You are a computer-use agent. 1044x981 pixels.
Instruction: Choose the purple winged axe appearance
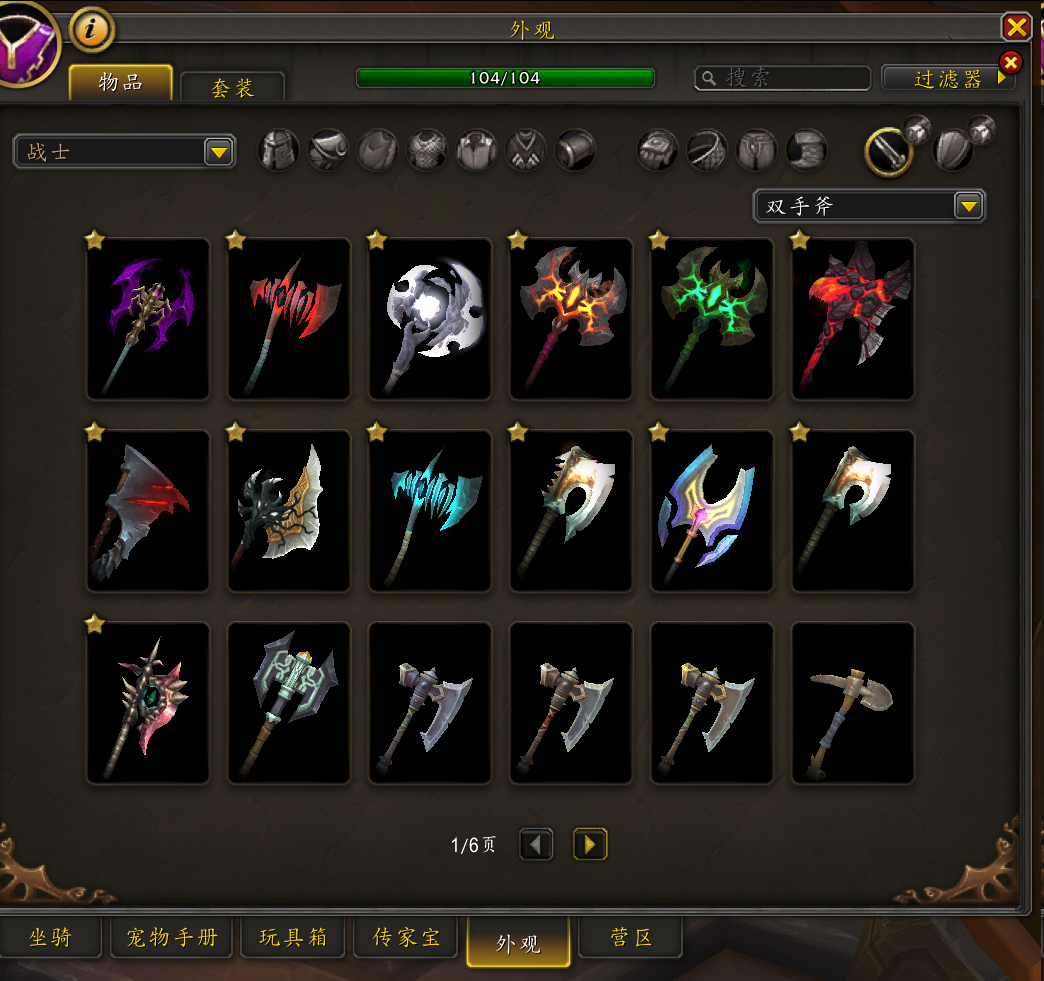(148, 319)
